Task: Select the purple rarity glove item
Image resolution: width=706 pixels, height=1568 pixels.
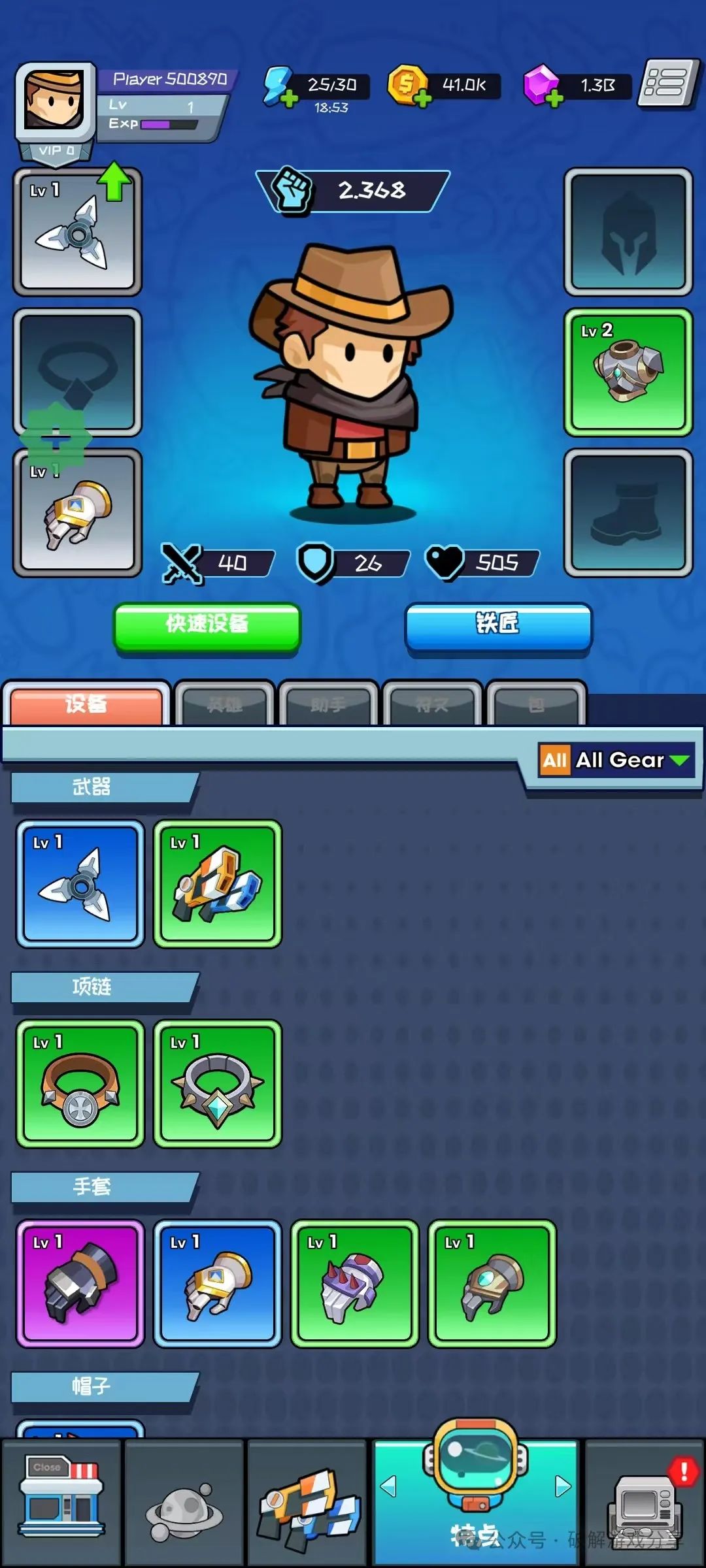Action: (80, 1283)
